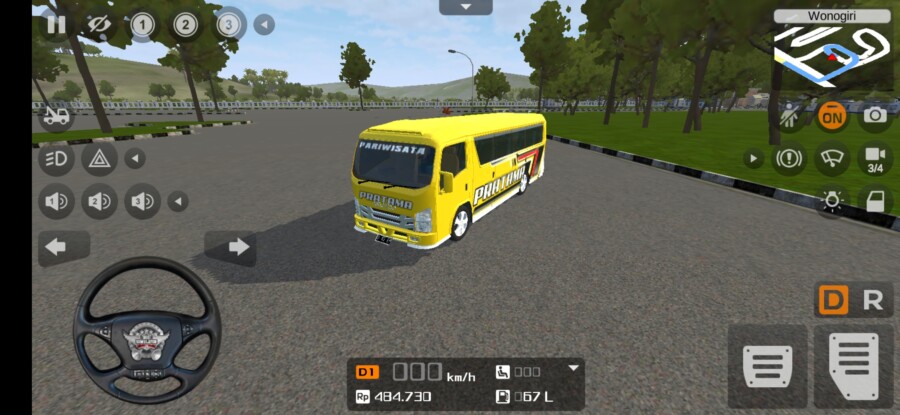Tap the left turn arrow button
Viewport: 900px width, 415px height.
[x=56, y=247]
